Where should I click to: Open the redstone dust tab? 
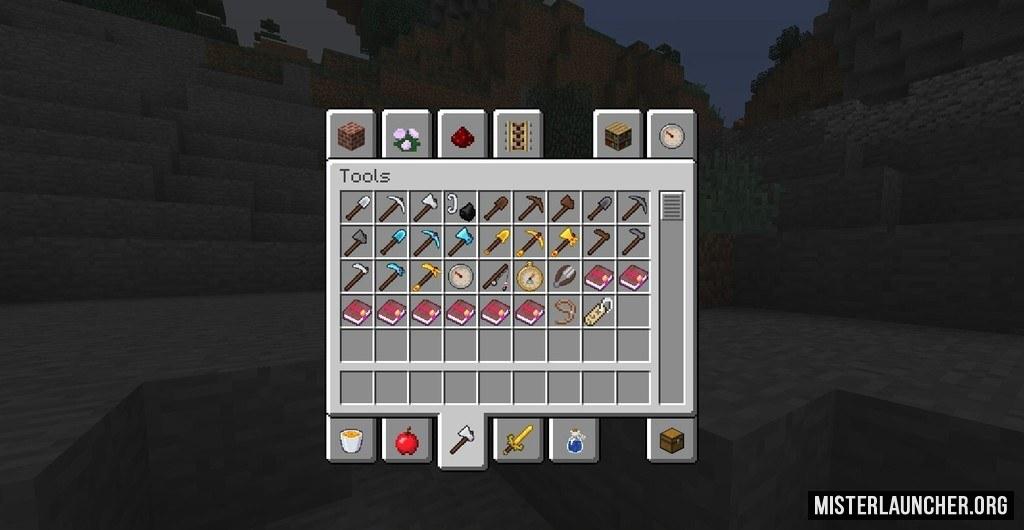point(461,136)
